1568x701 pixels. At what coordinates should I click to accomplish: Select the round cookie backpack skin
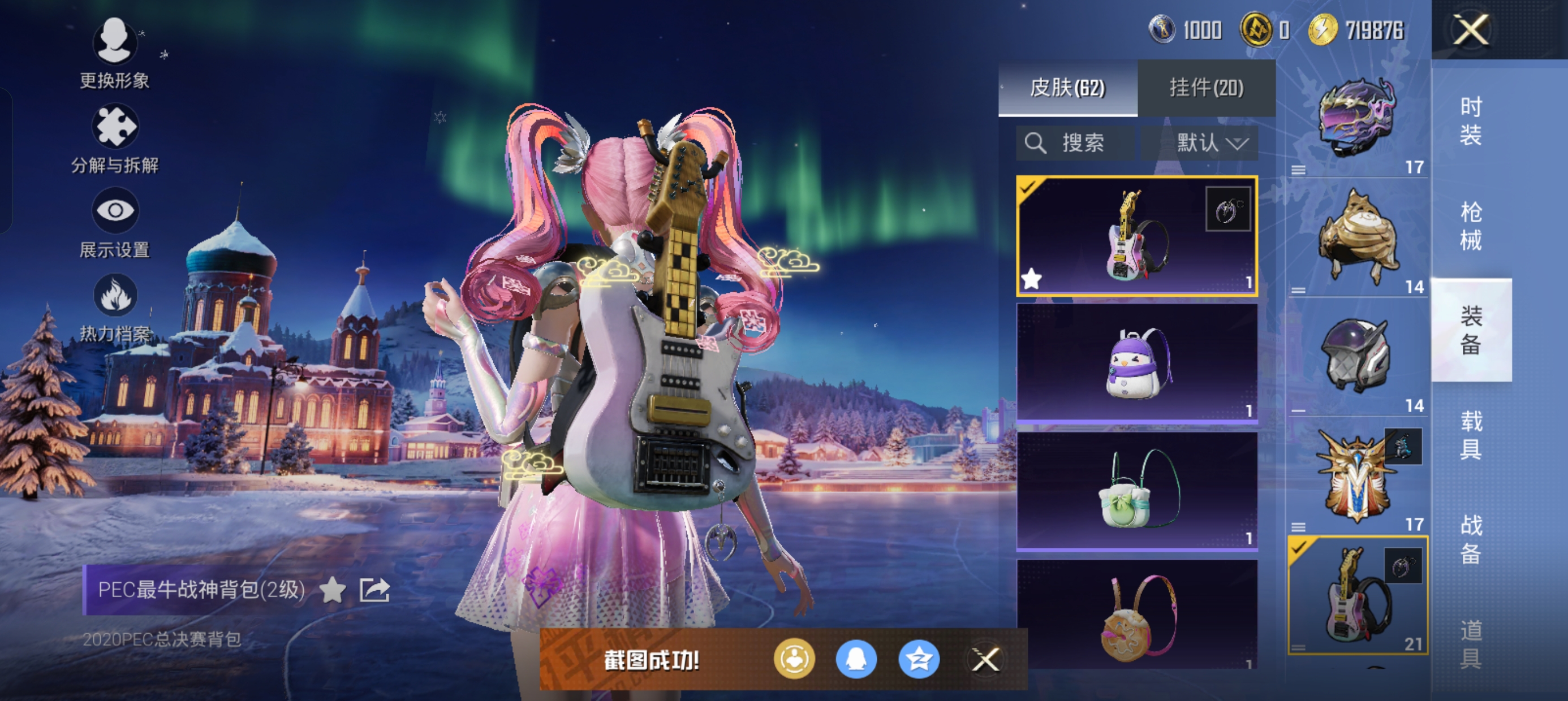[1136, 615]
